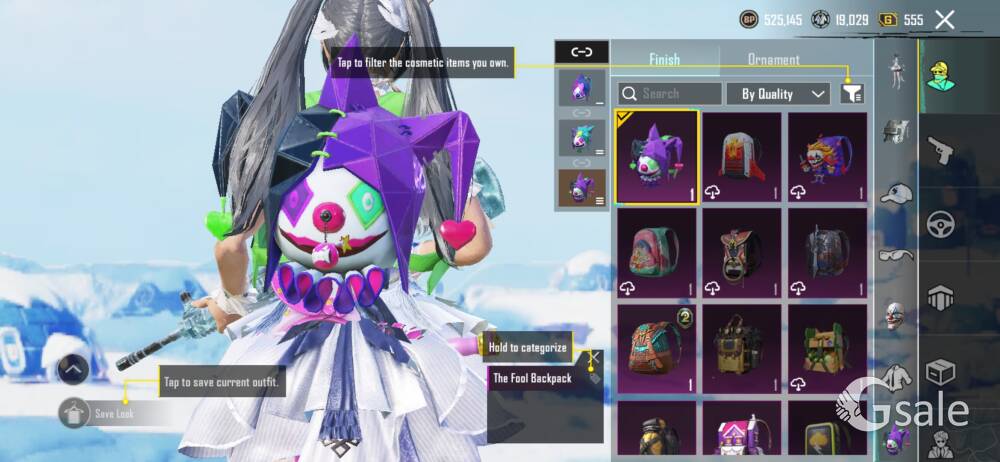Select the brown tribal backpack with badge

pos(656,348)
